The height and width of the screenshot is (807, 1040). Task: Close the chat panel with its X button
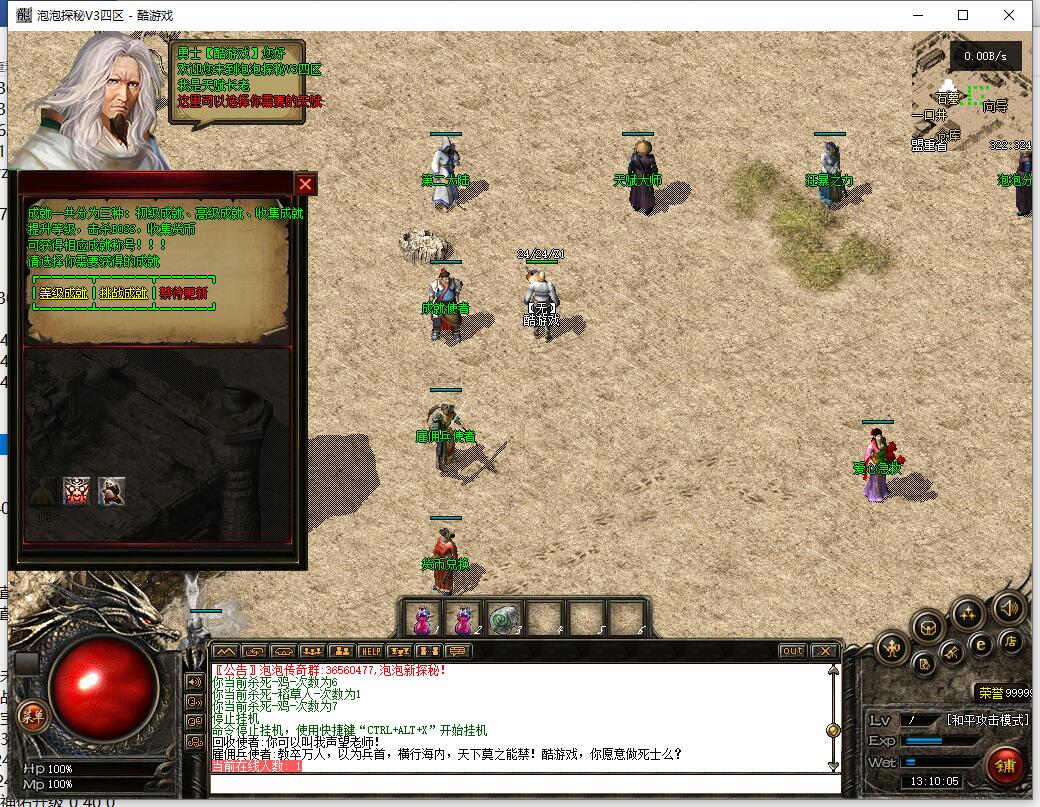coord(823,651)
